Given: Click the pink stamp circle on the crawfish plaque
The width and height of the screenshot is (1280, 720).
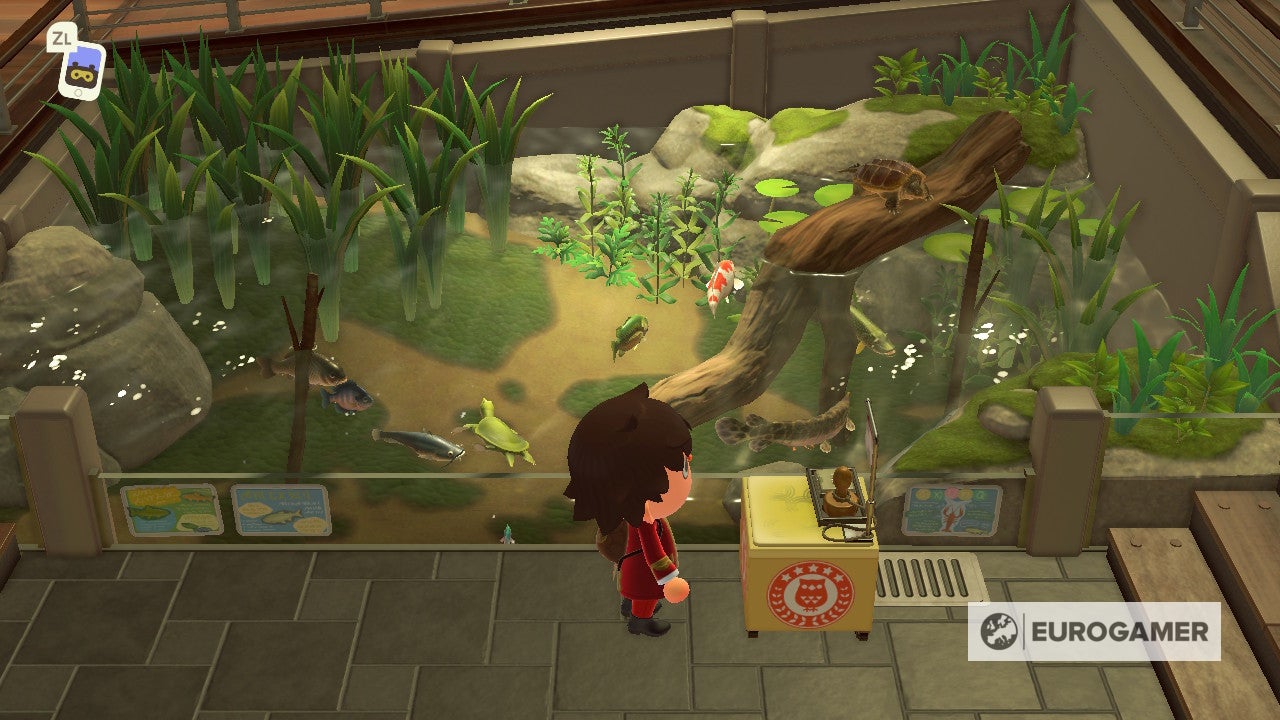Looking at the screenshot, I should point(952,494).
